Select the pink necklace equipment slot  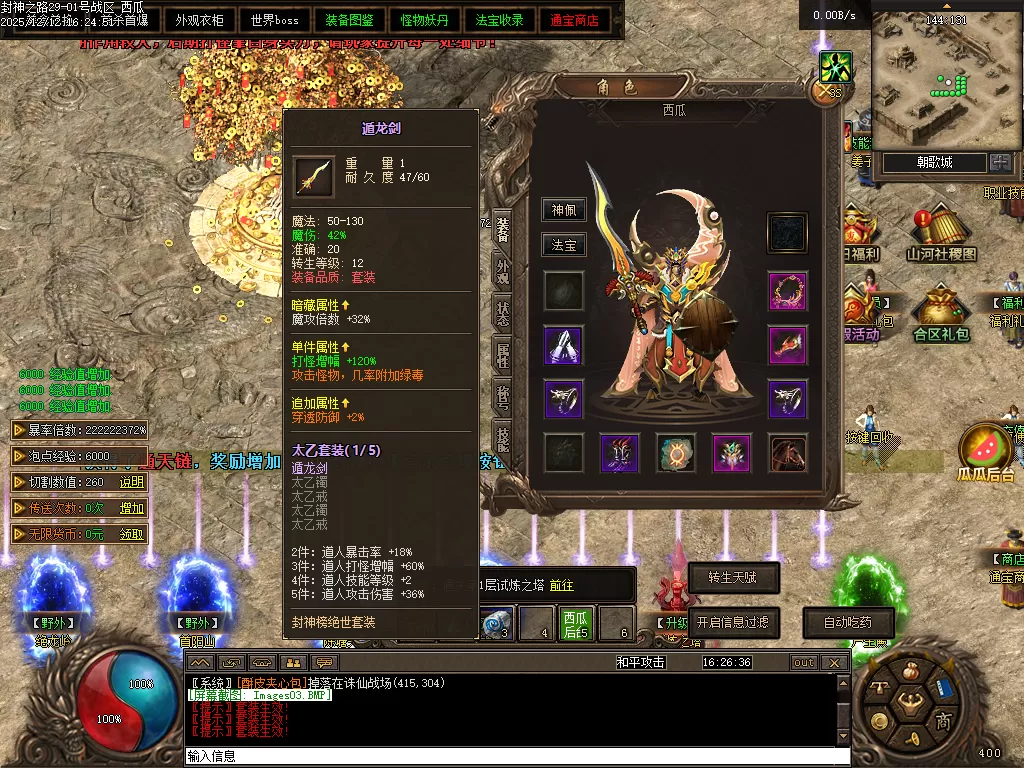point(787,291)
